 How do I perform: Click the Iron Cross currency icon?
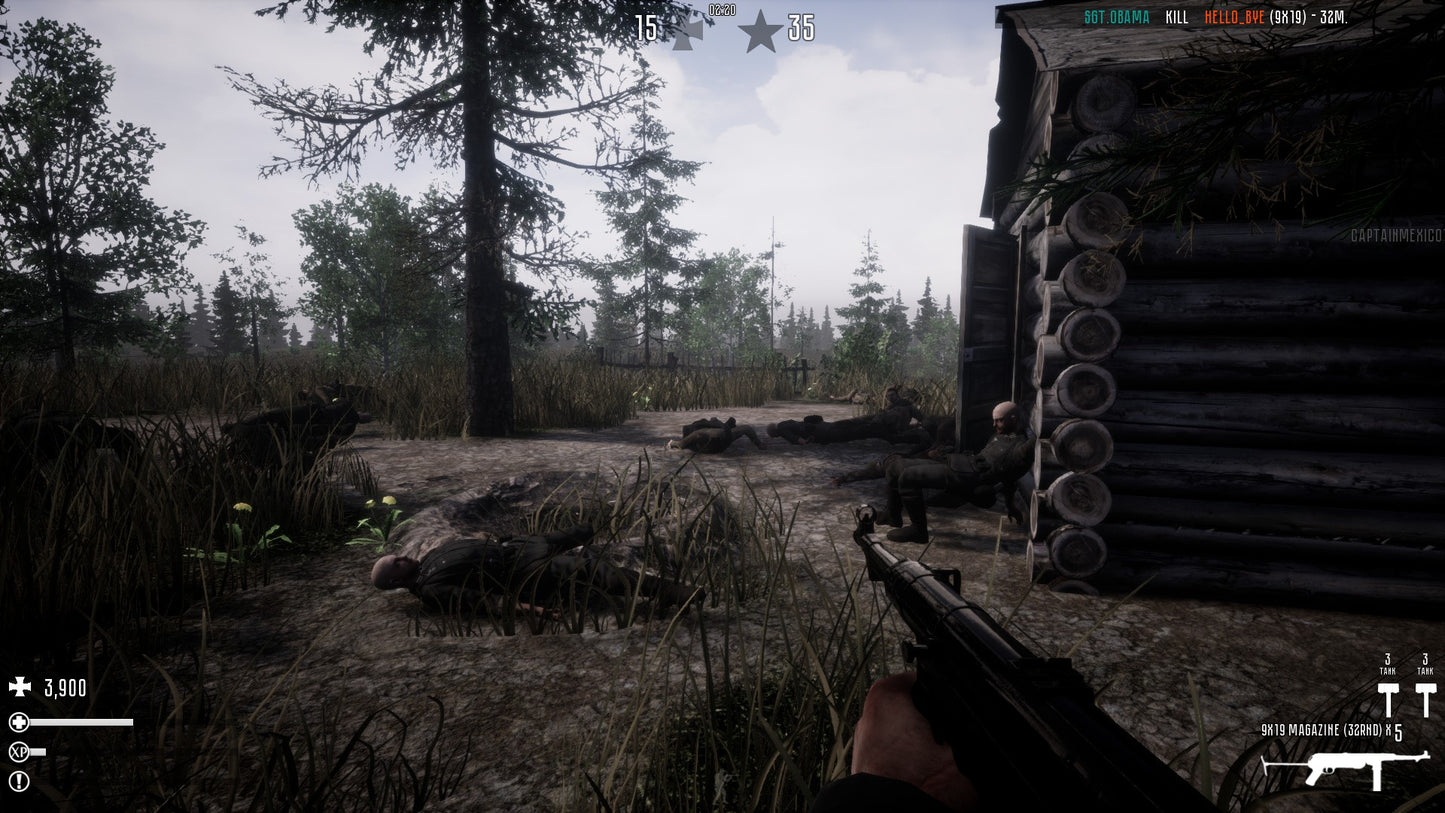(x=19, y=686)
